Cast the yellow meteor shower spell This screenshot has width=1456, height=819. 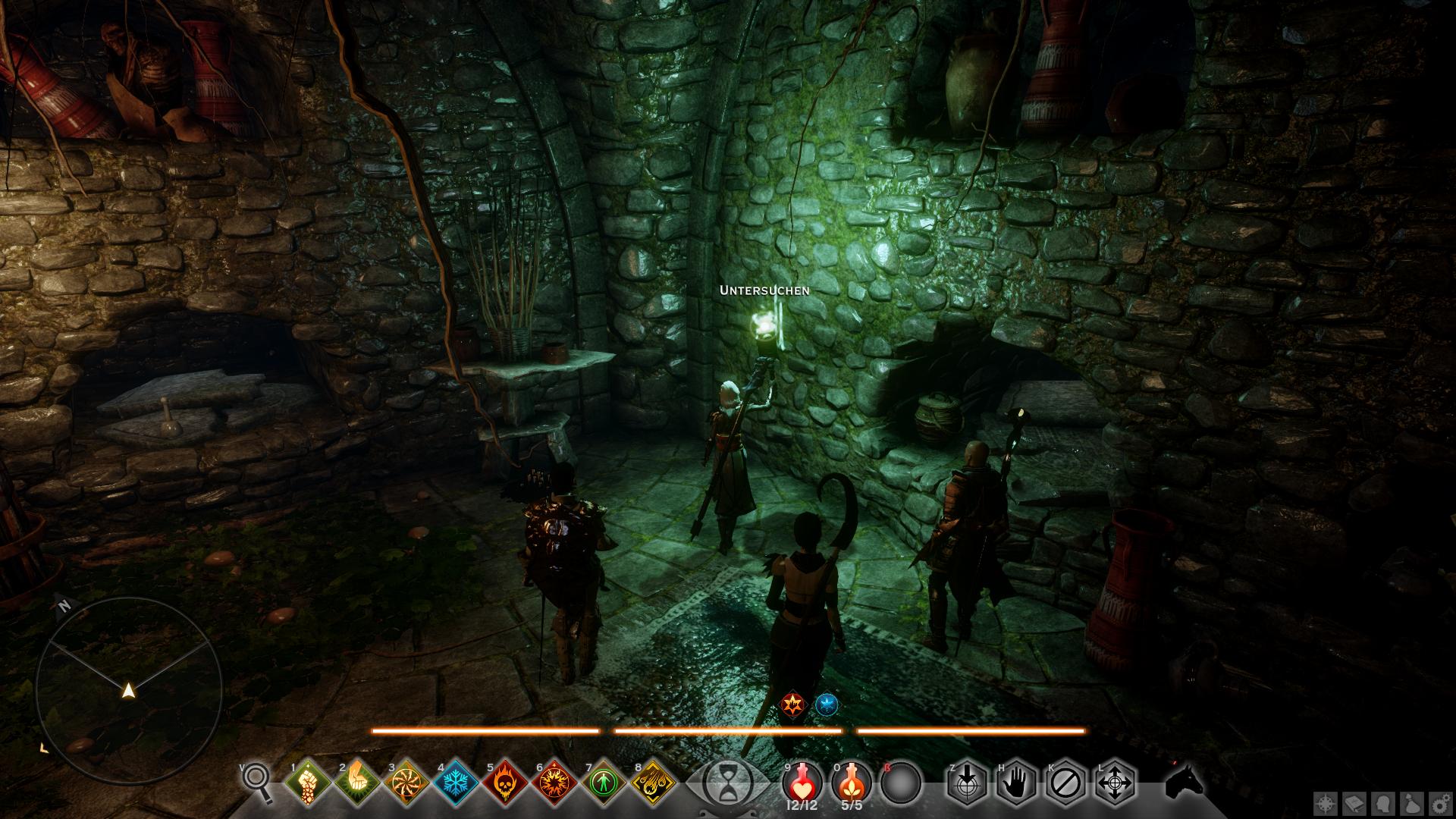click(654, 782)
